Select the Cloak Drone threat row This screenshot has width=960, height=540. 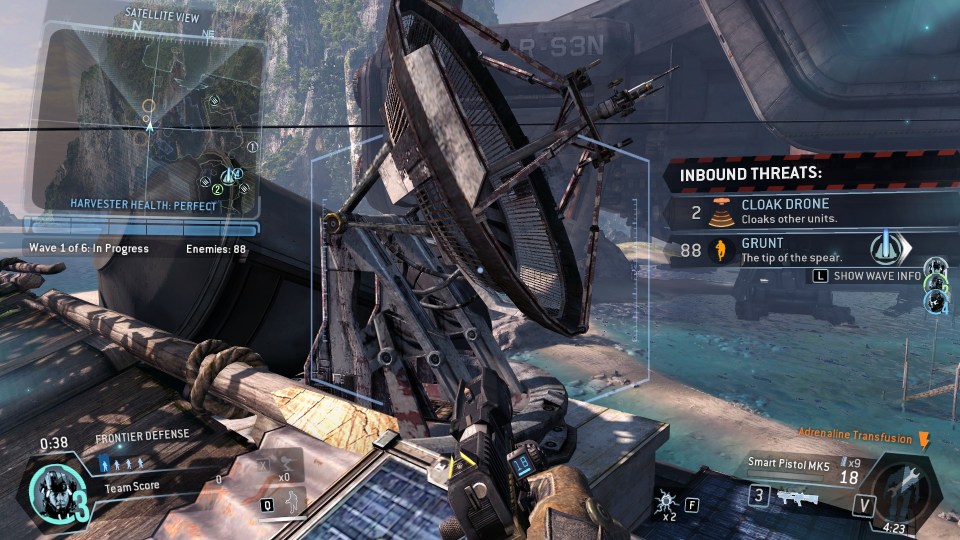tap(810, 211)
